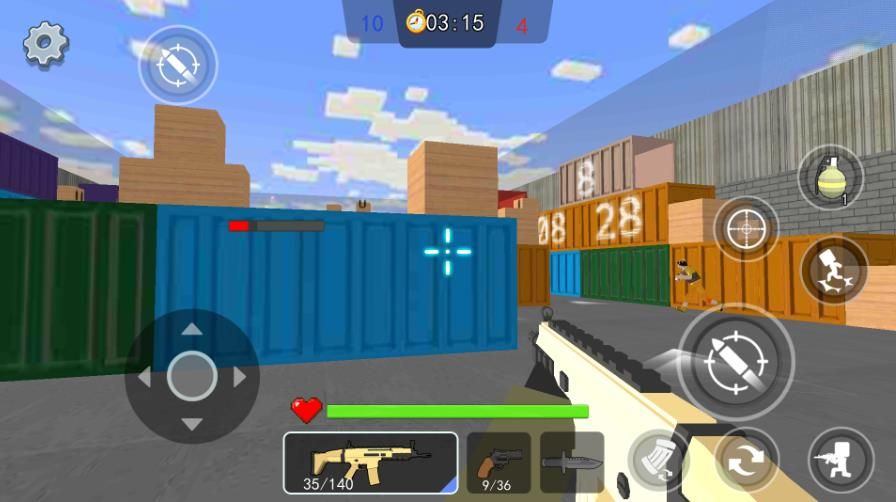
Task: Select the assault rifle weapon slot
Action: tap(370, 463)
